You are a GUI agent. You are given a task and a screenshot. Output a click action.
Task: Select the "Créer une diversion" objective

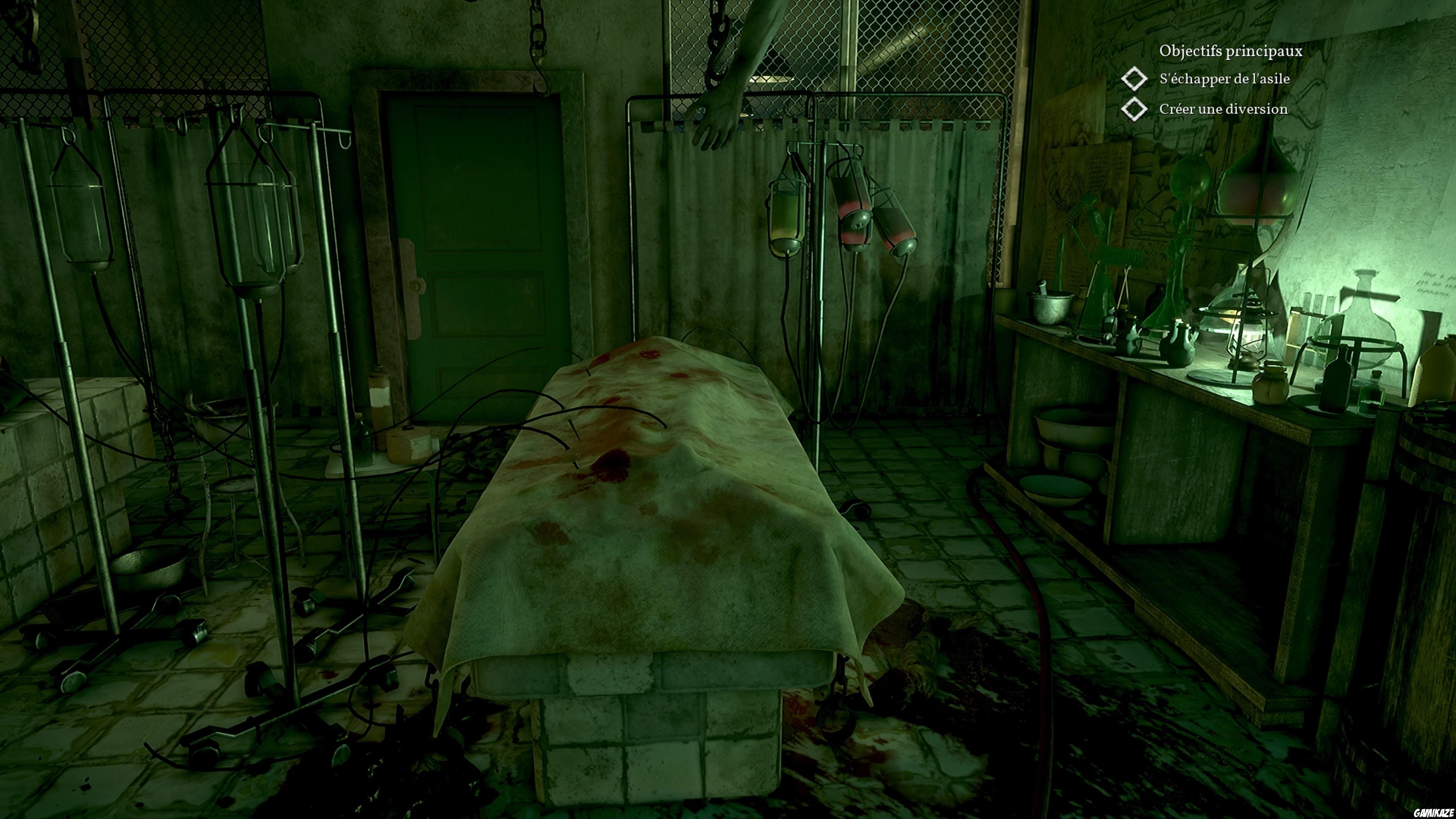1223,109
